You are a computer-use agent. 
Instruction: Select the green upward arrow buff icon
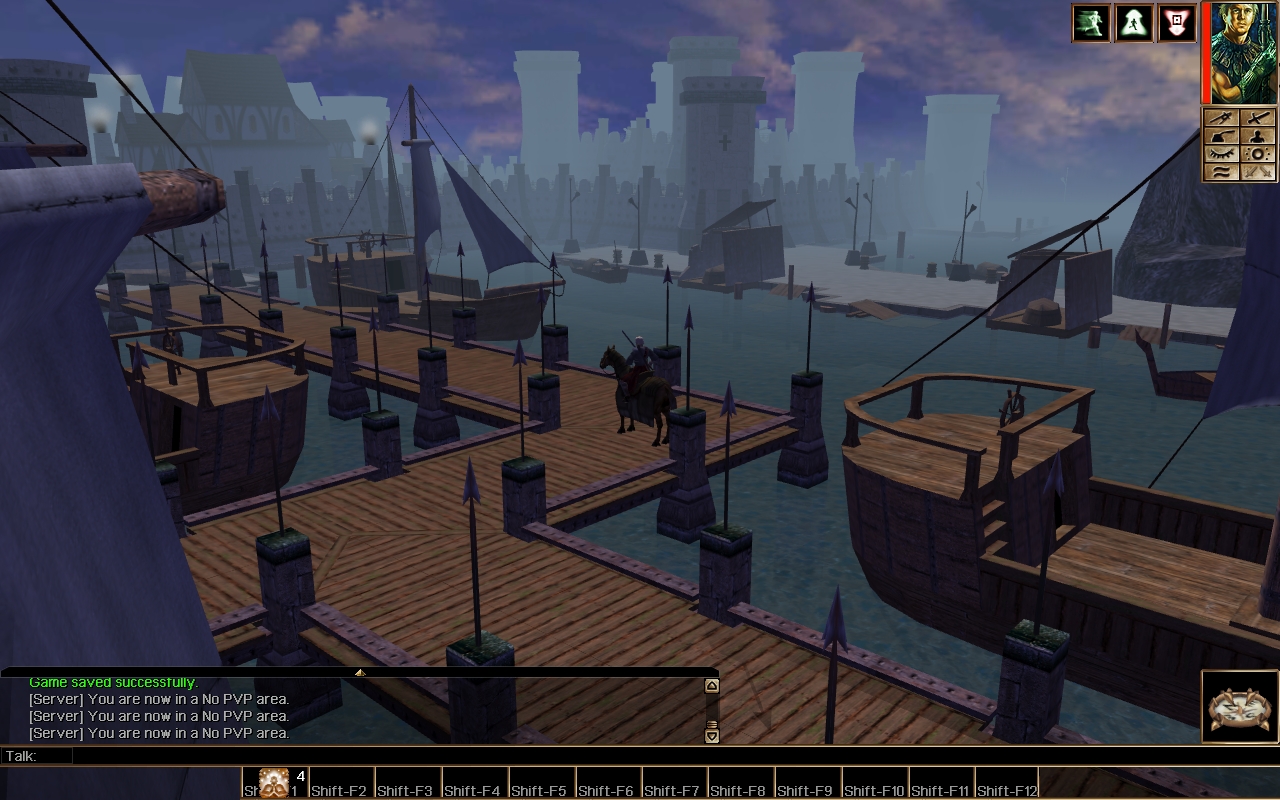1134,23
